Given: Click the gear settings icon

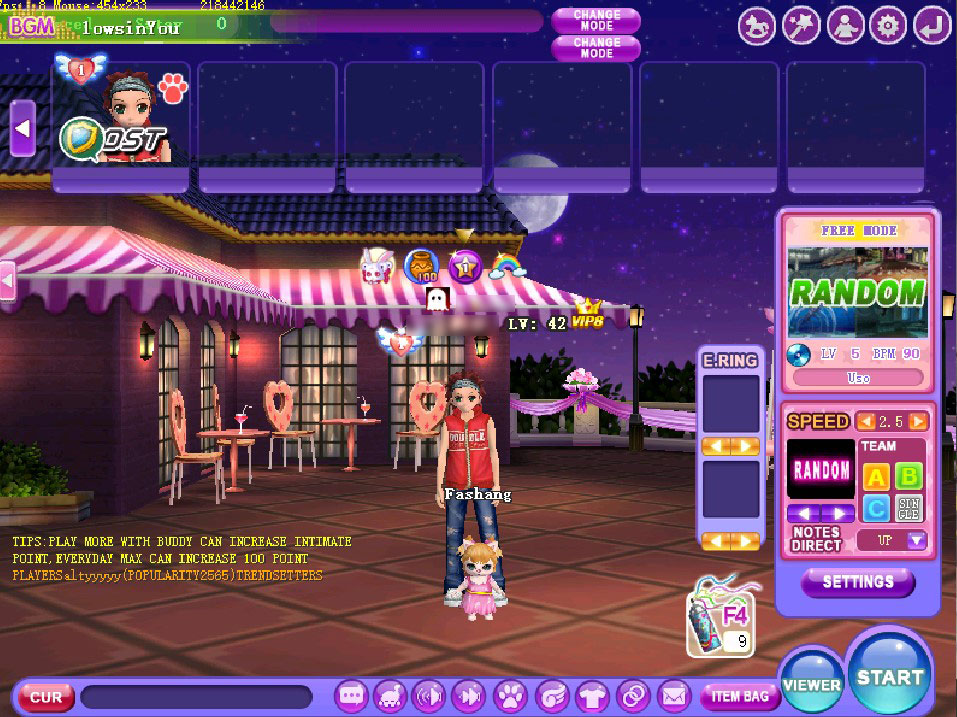Looking at the screenshot, I should [887, 26].
